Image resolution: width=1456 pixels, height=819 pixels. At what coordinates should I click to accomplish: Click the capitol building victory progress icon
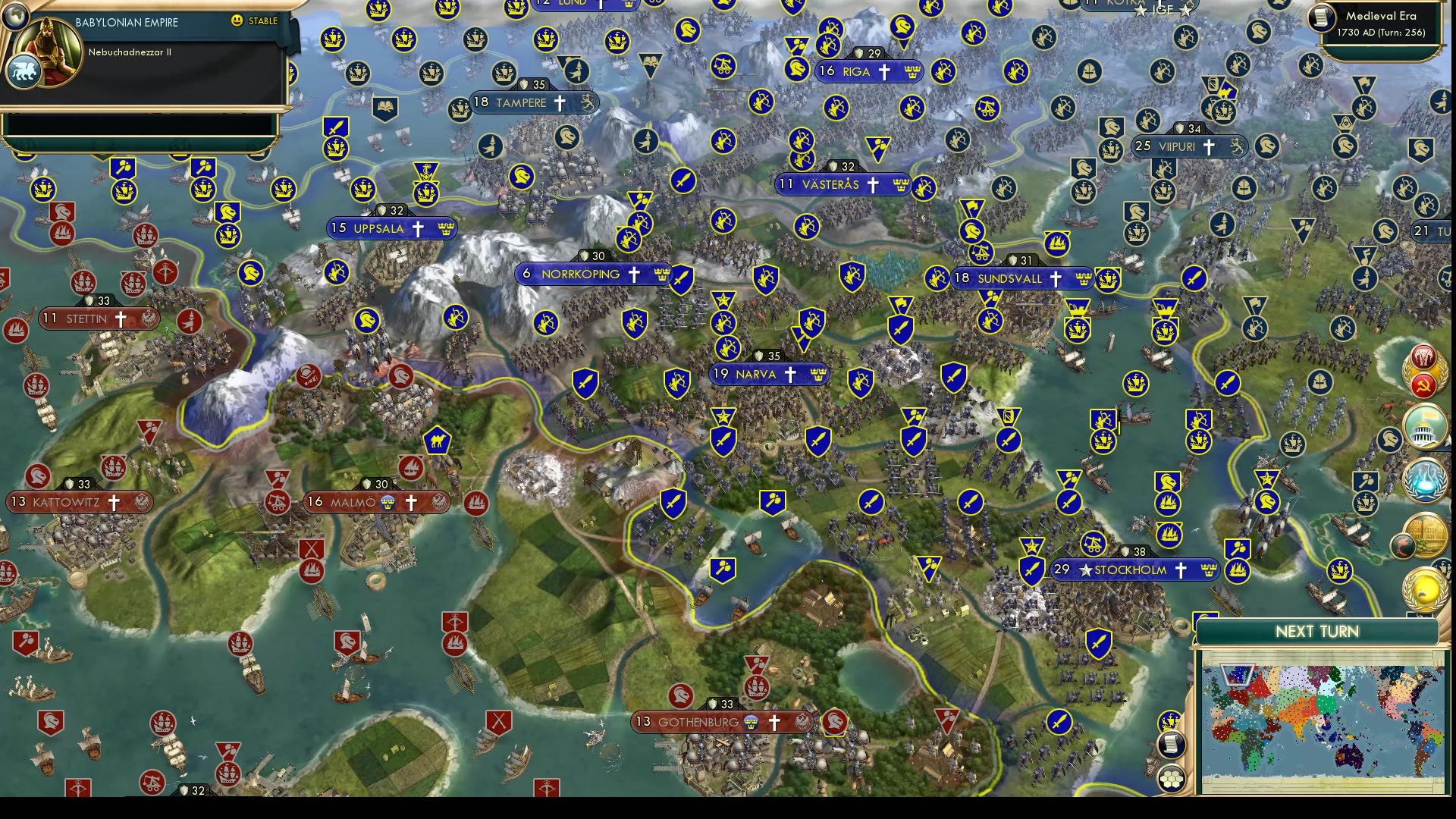(1424, 426)
